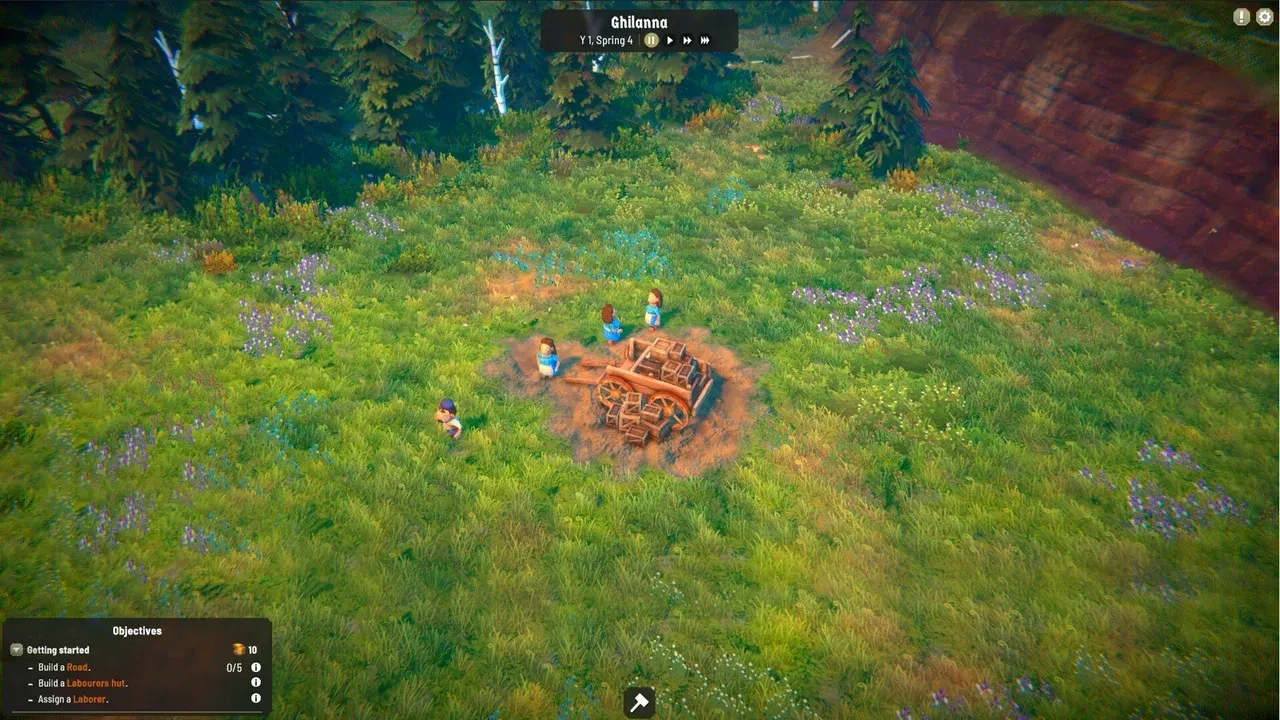
Task: Click the 0/5 road progress counter
Action: pyautogui.click(x=235, y=667)
